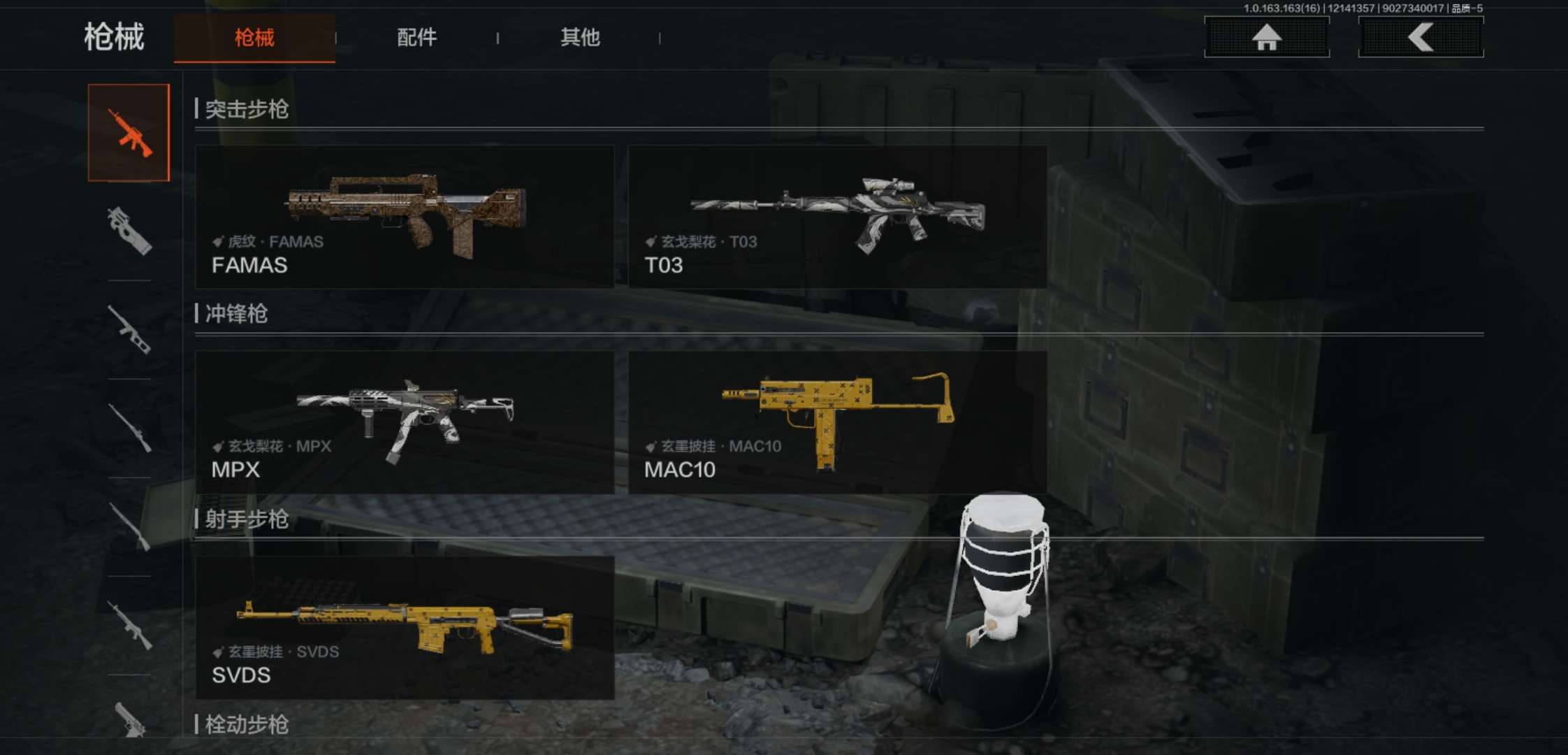Open the SVDS marksman rifle card
Screen dimensions: 1568x755
pos(405,628)
